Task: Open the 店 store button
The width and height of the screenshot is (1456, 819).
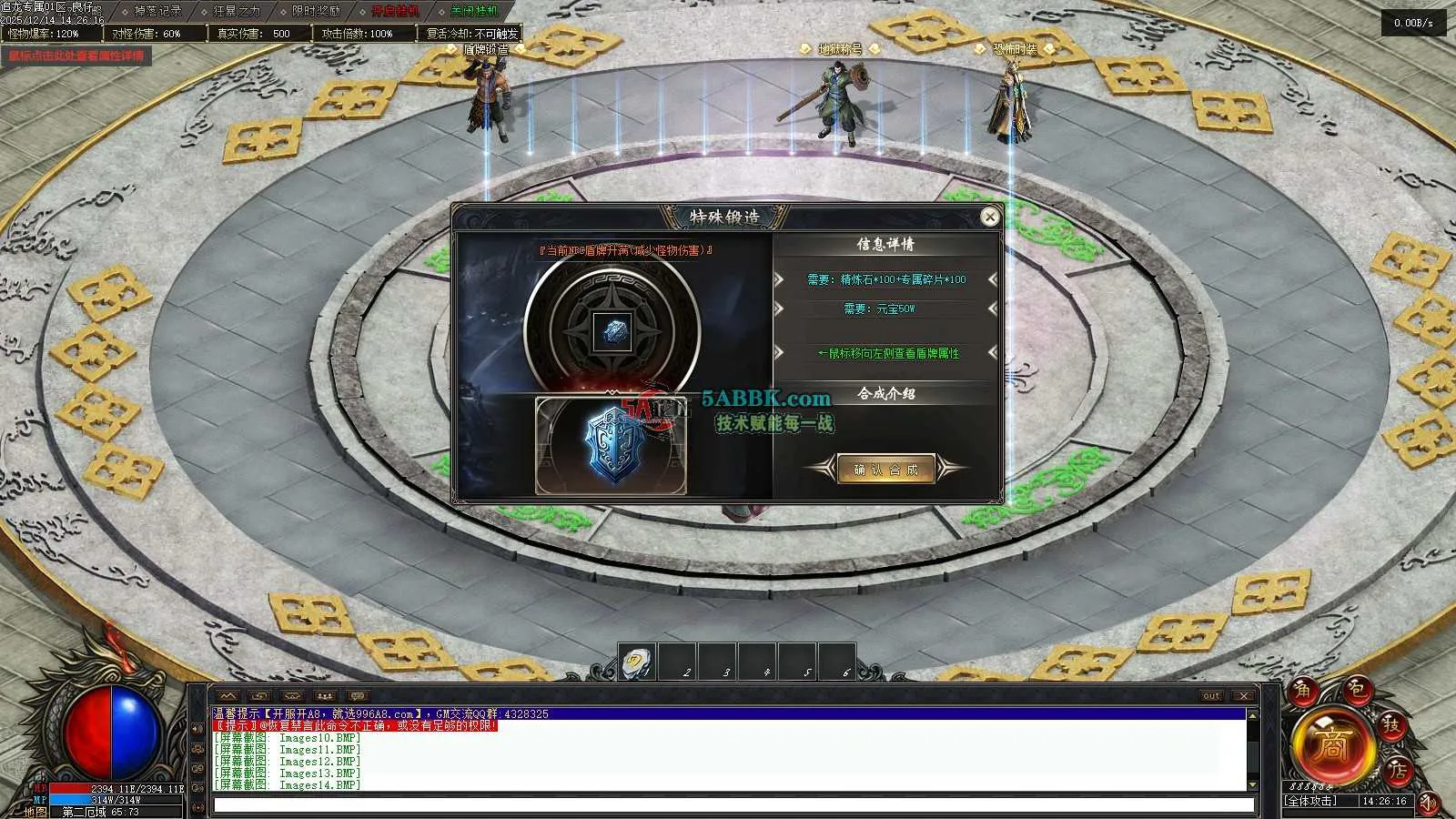Action: click(1397, 770)
